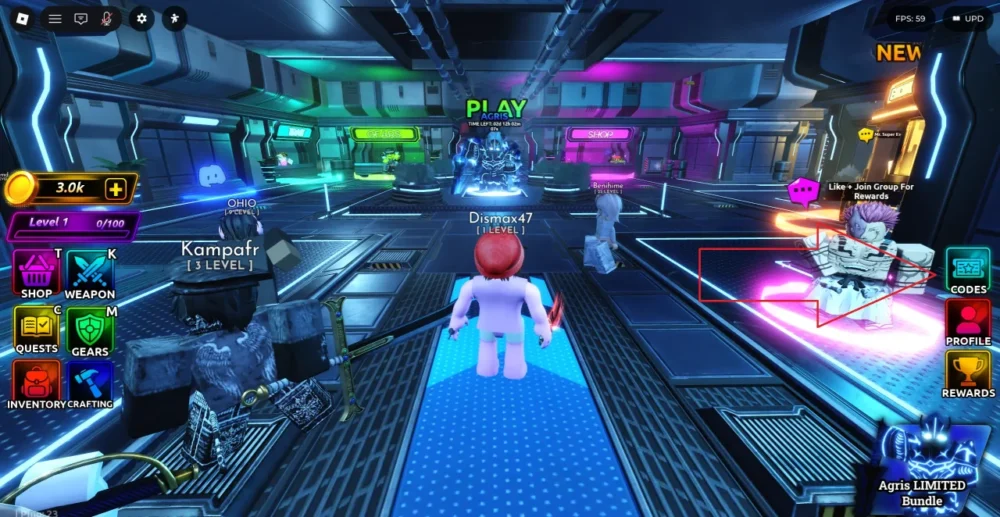This screenshot has width=1000, height=517.
Task: Add coins with the plus button
Action: tap(116, 188)
